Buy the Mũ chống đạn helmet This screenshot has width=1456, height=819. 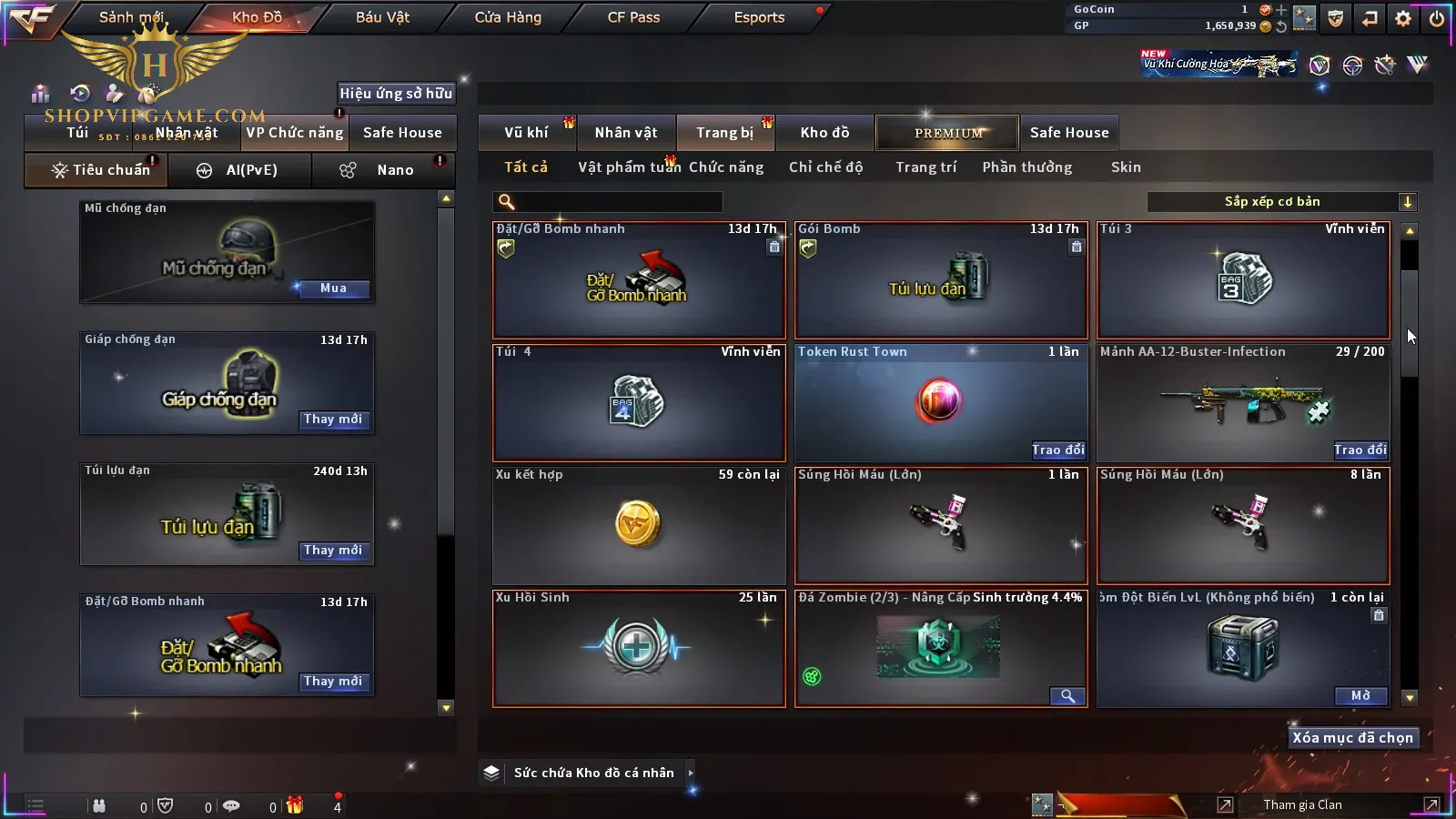click(x=333, y=288)
